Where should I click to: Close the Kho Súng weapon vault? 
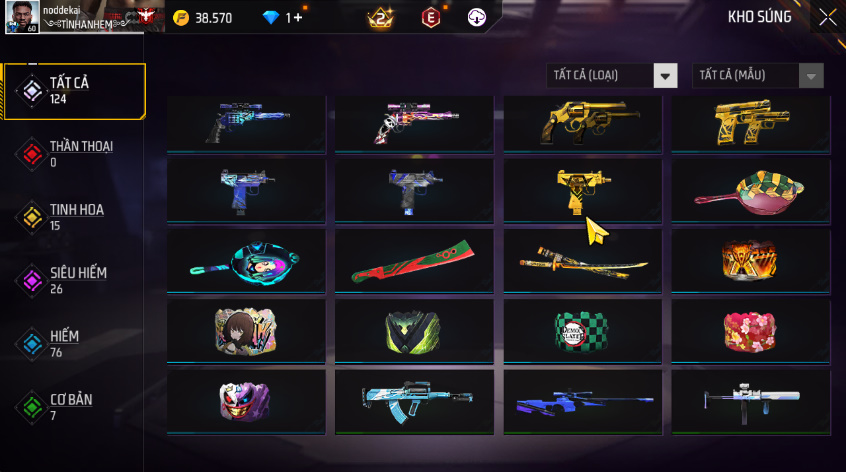coord(827,17)
